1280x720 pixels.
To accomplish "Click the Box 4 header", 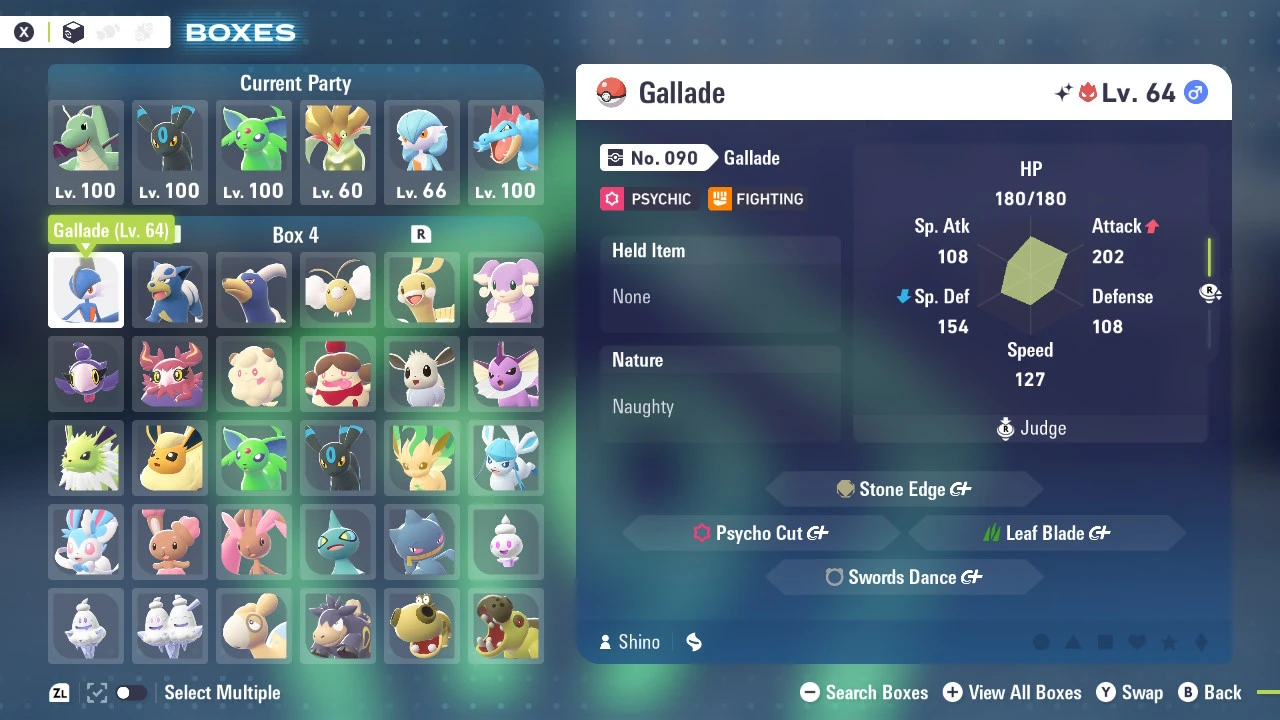I will point(295,235).
